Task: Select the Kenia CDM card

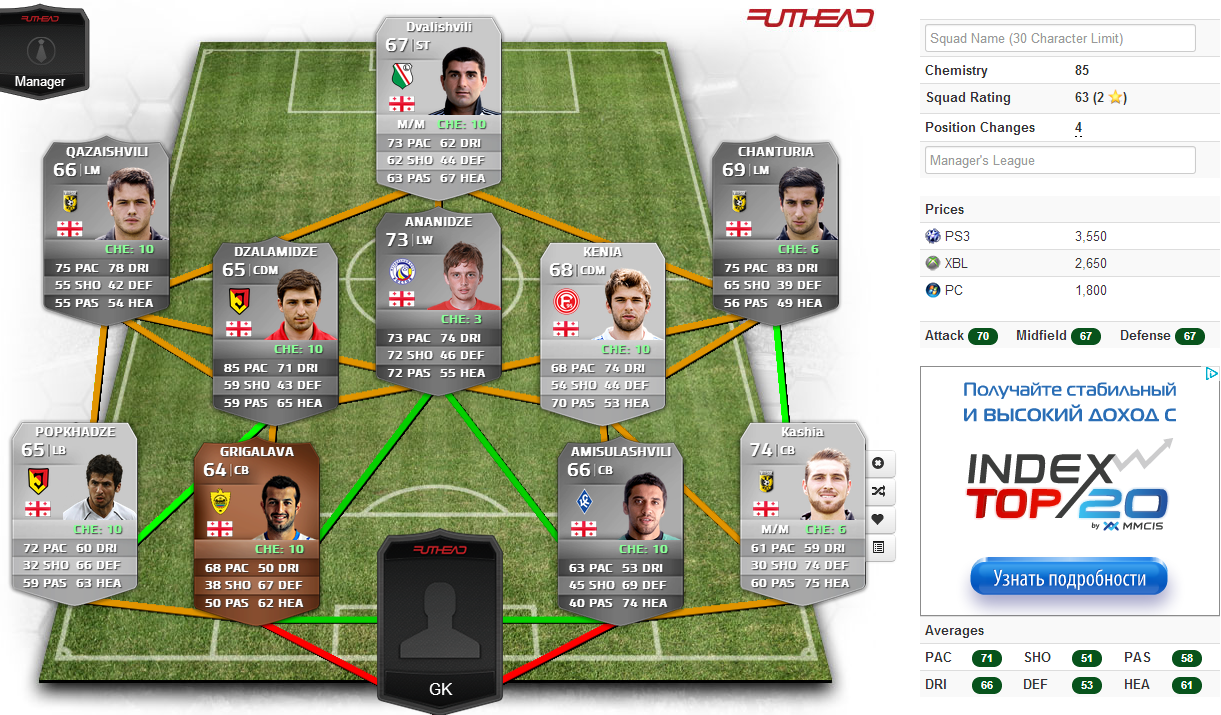Action: pyautogui.click(x=602, y=330)
